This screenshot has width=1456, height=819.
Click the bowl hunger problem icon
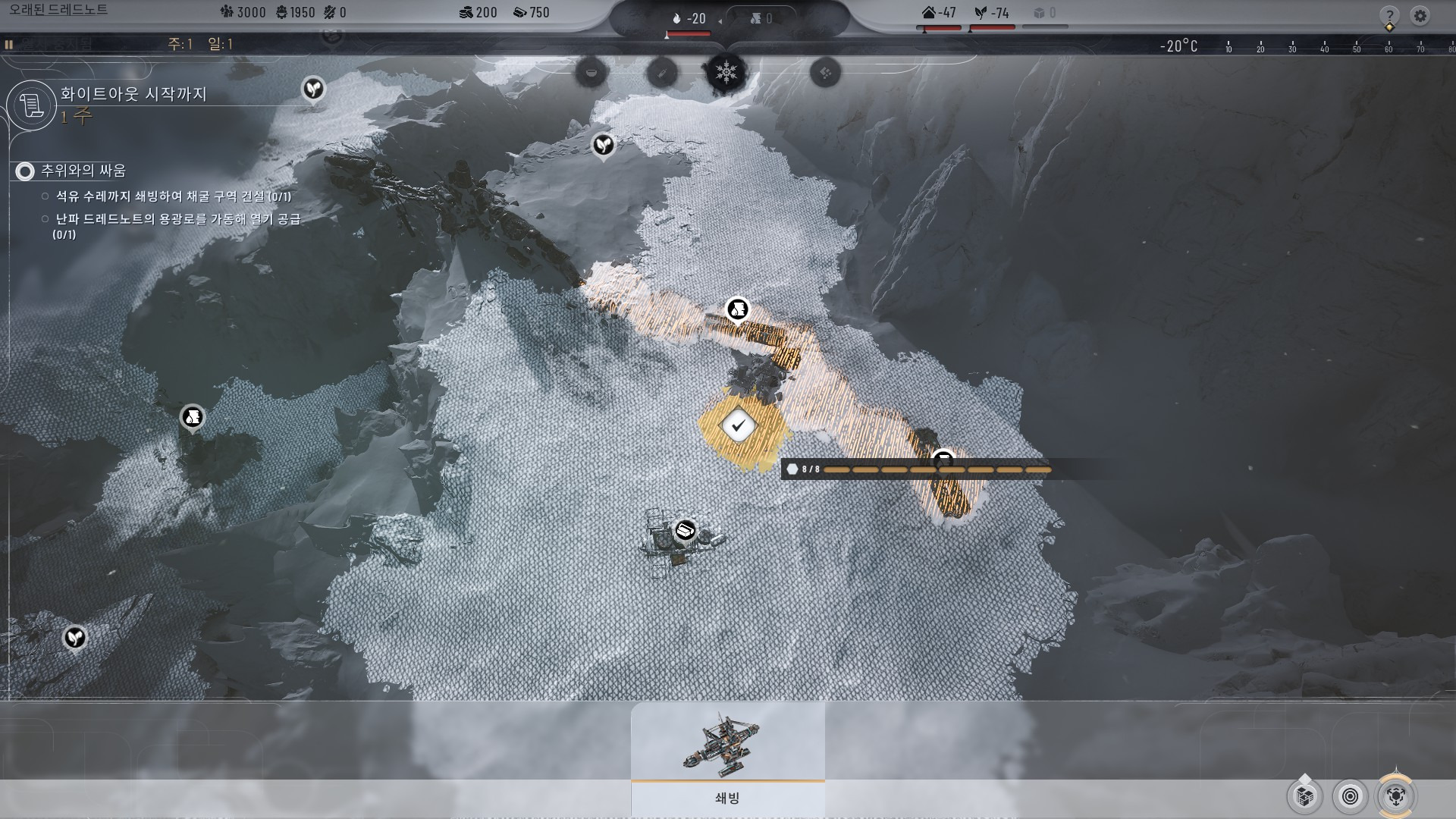[591, 73]
